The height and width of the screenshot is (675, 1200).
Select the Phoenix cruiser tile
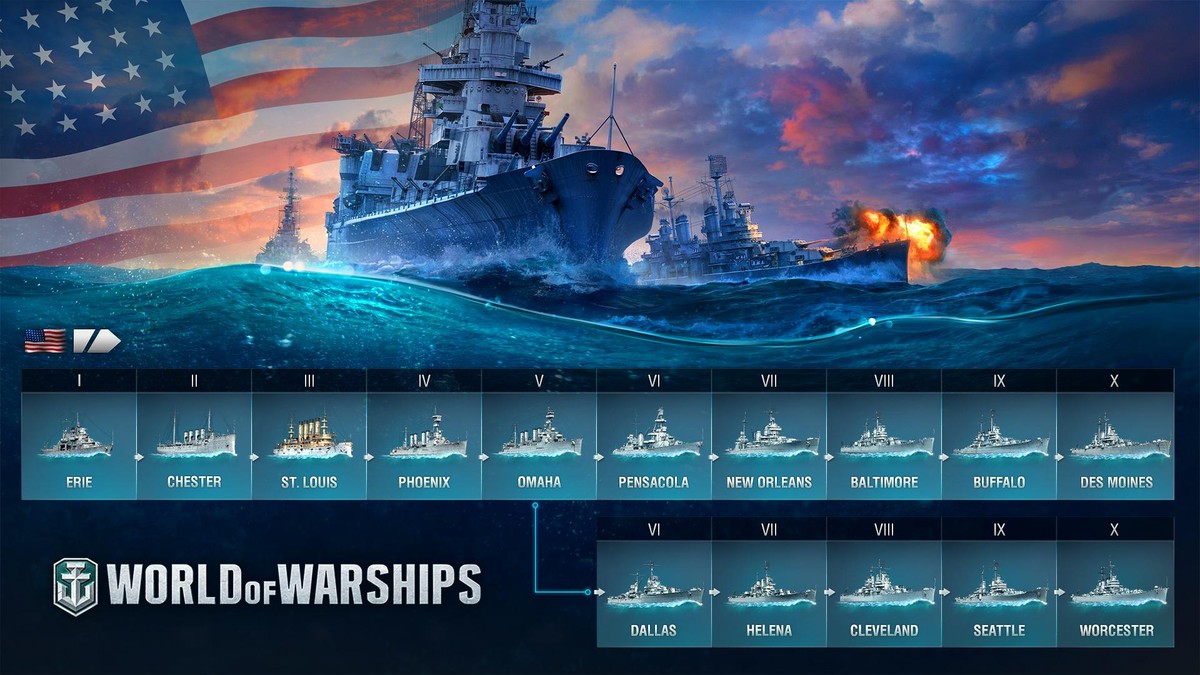tap(424, 445)
